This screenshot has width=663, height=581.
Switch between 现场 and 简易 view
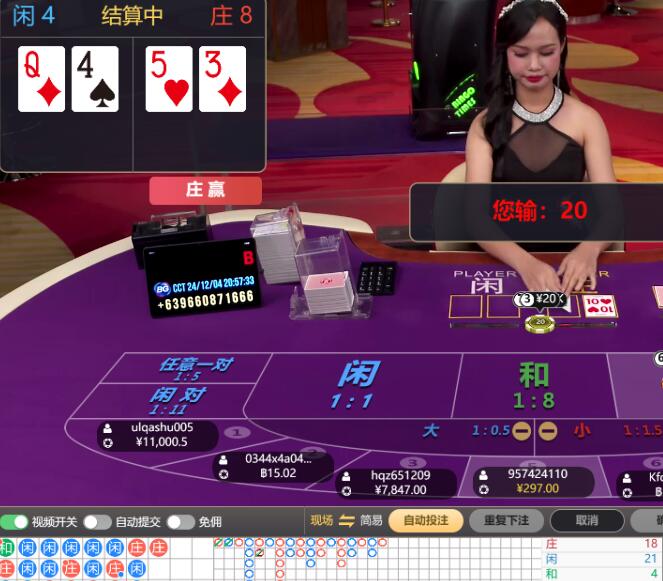[x=346, y=520]
